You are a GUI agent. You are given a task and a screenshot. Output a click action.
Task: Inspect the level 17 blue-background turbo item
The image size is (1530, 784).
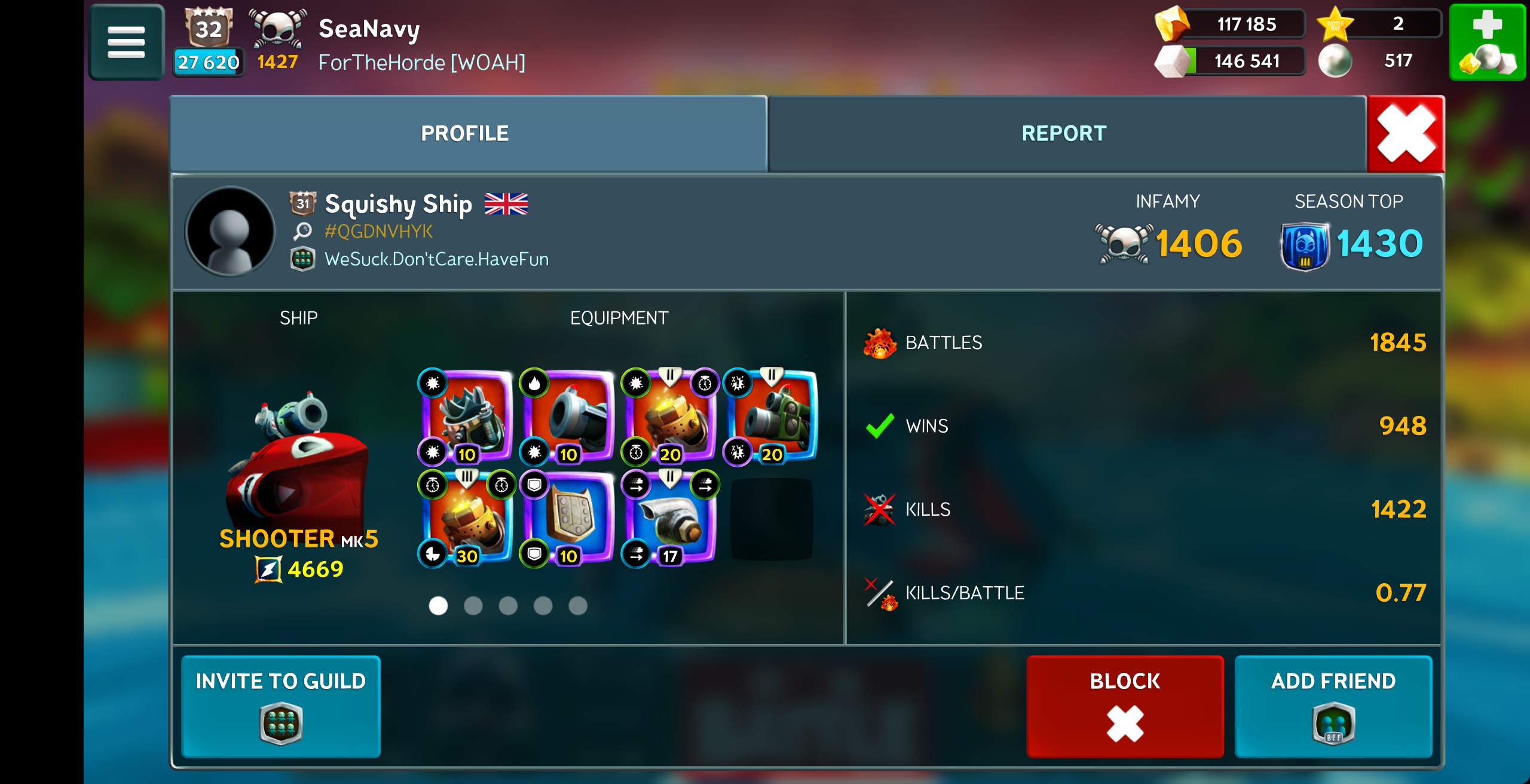[x=671, y=517]
